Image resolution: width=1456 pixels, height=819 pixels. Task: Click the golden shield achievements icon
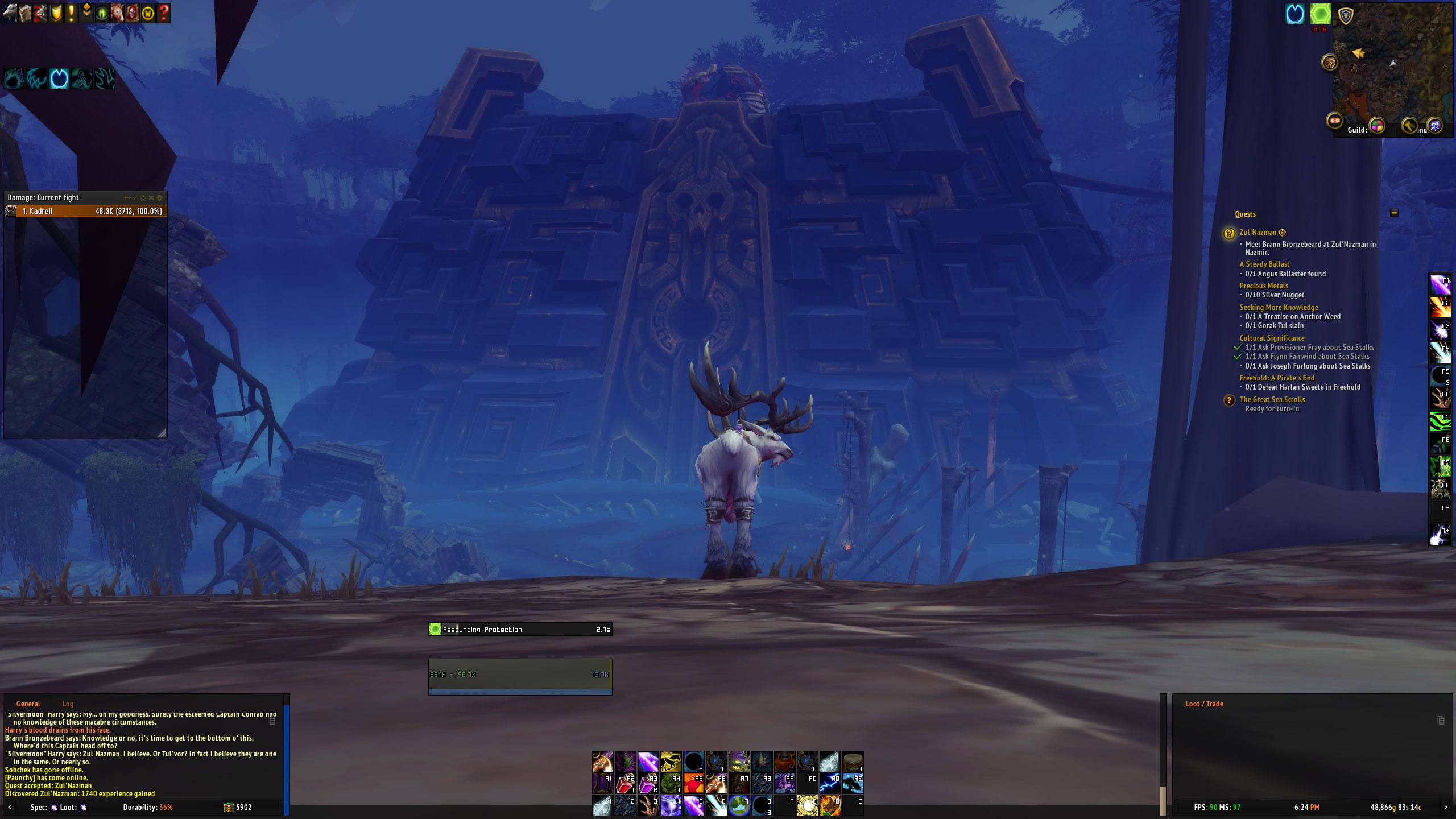tap(56, 13)
